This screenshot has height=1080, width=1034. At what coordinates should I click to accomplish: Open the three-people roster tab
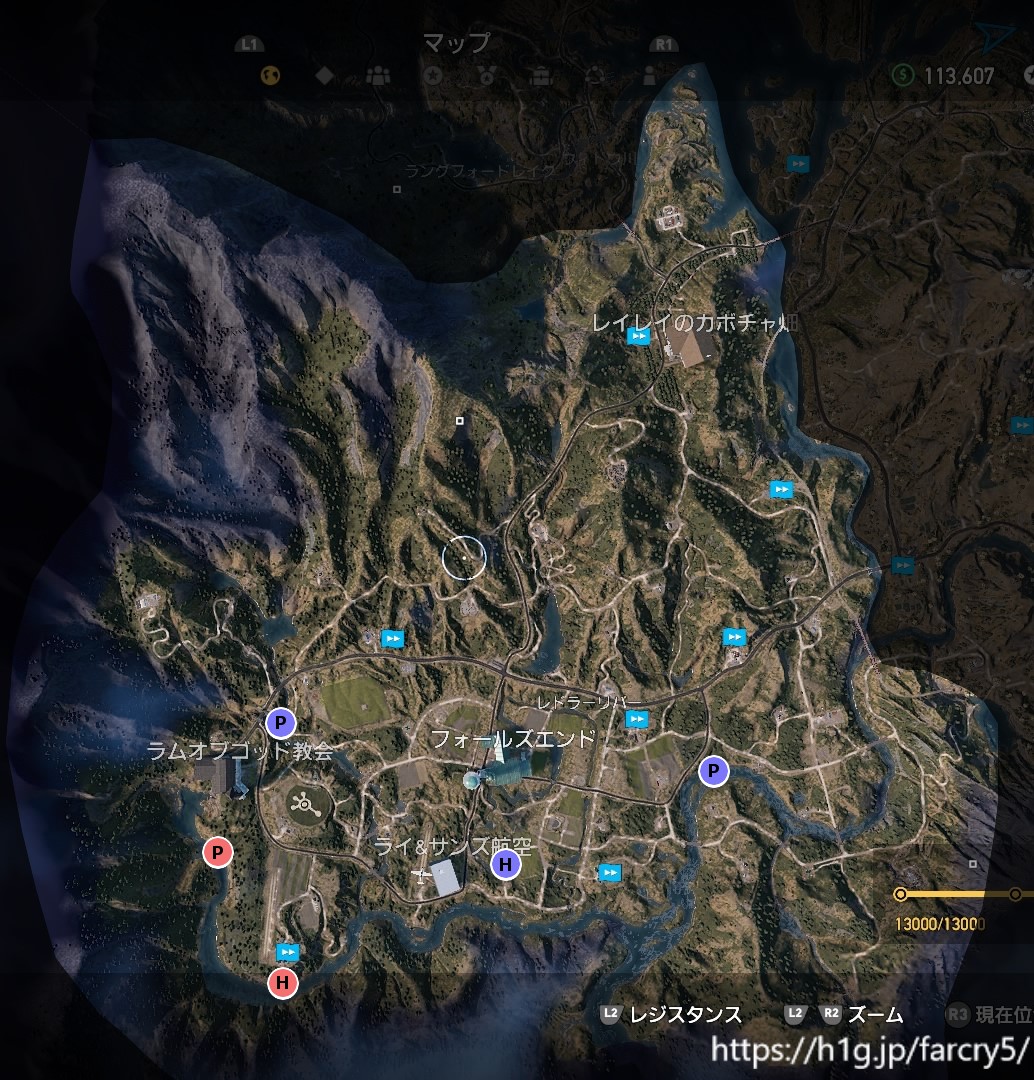(378, 74)
